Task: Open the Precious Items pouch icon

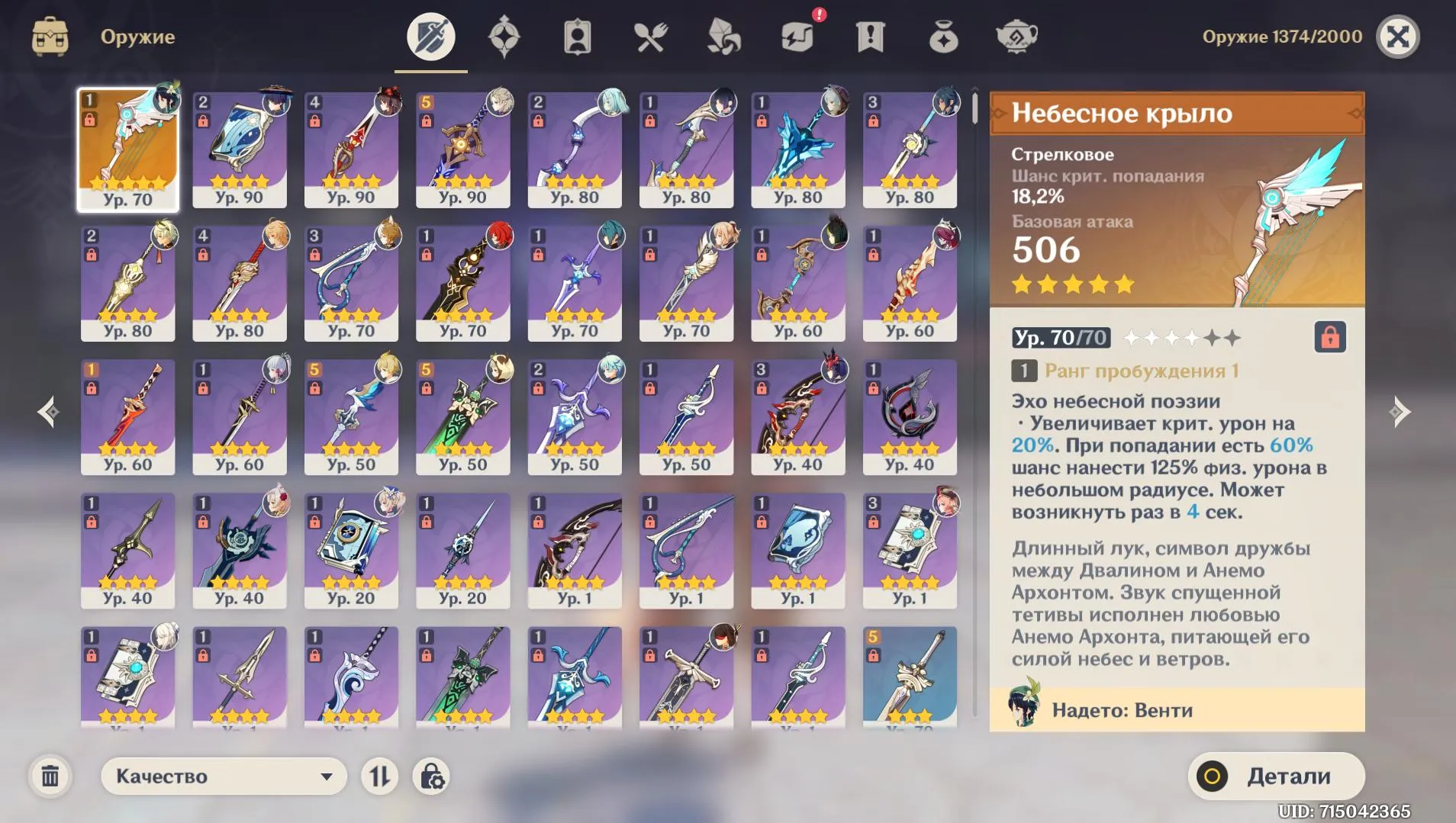Action: pyautogui.click(x=942, y=36)
